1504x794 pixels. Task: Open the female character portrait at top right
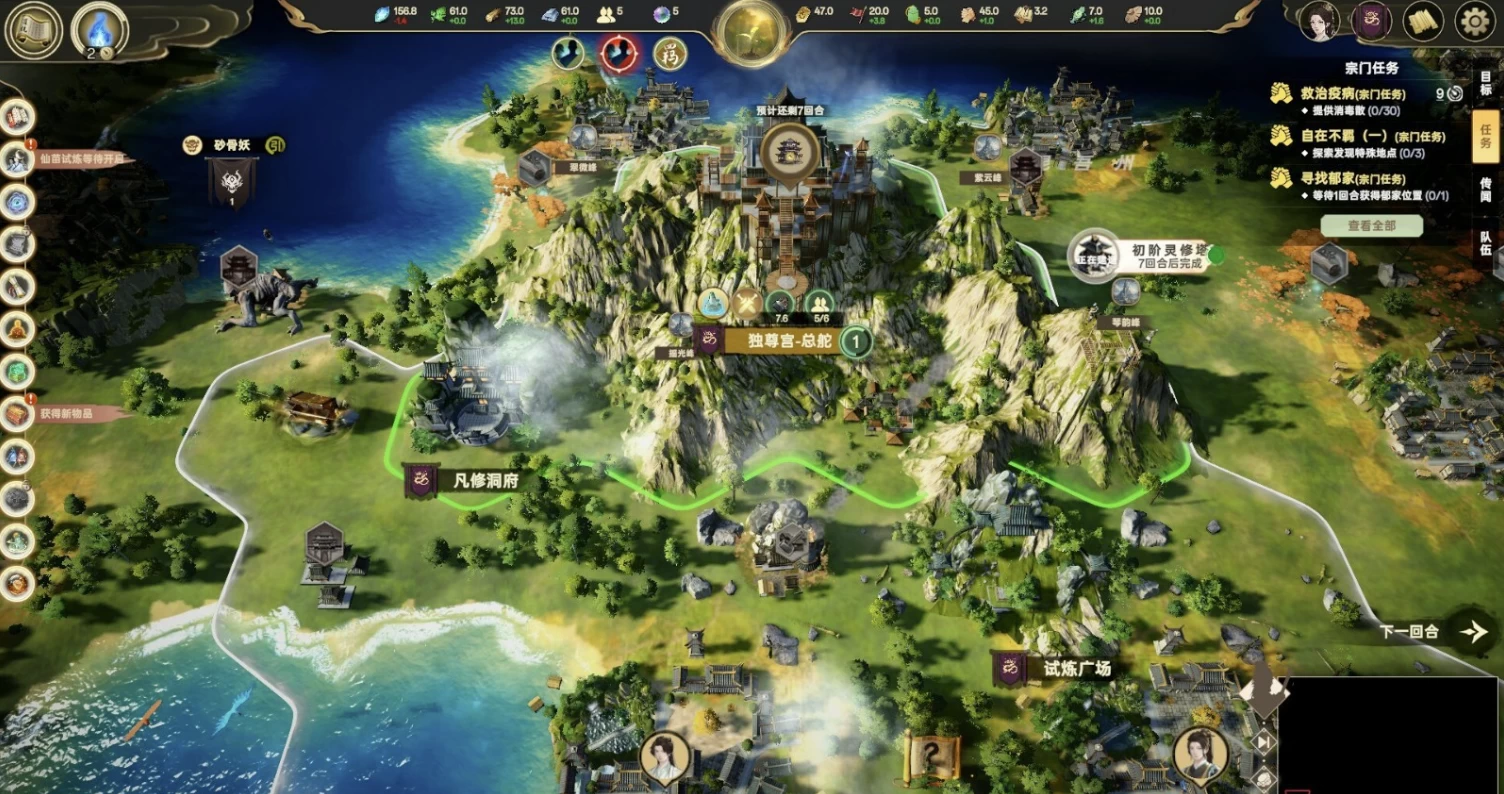pyautogui.click(x=1319, y=22)
